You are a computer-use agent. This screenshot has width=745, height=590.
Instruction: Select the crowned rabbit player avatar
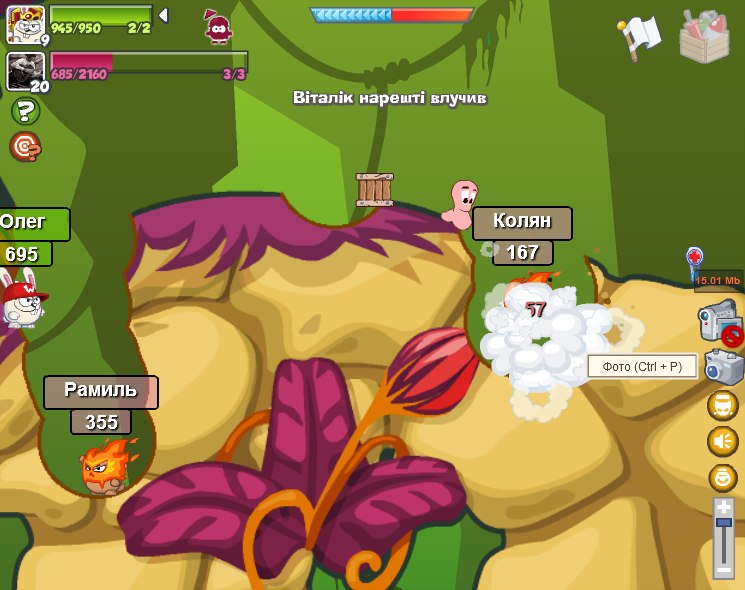pos(24,22)
